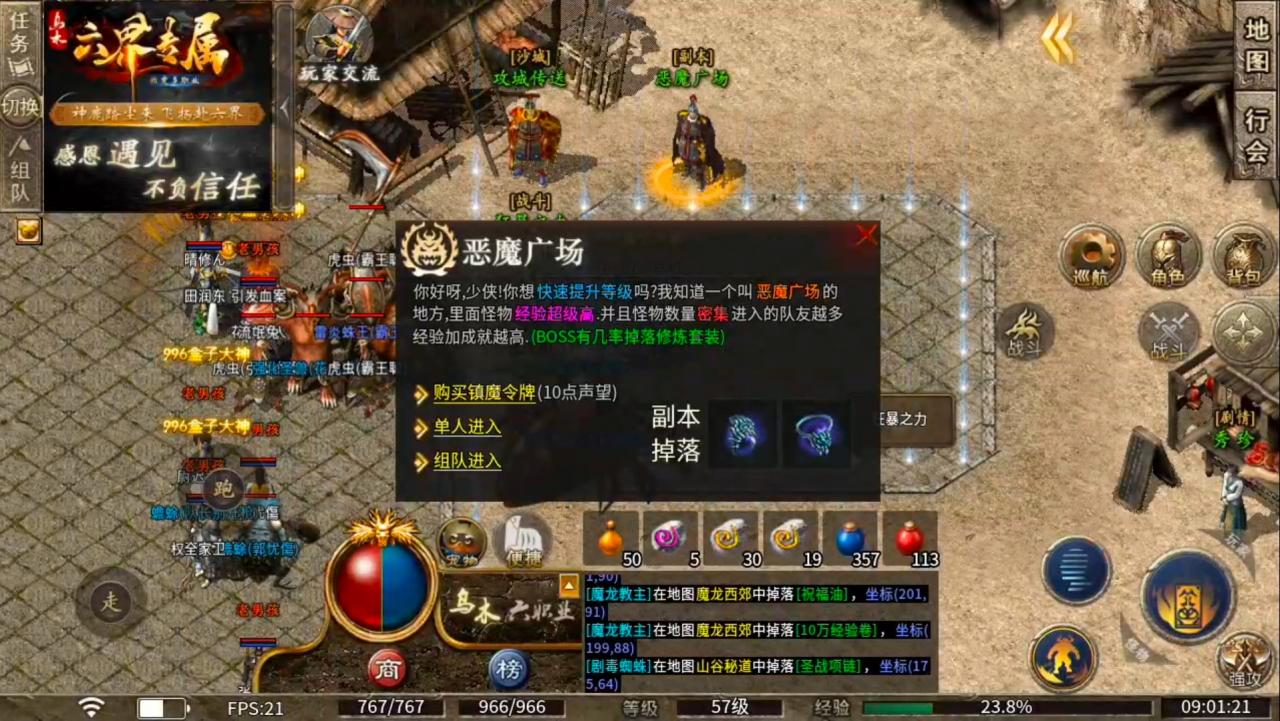1280x721 pixels.
Task: Open the 组队 team panel from left sidebar
Action: click(x=20, y=175)
